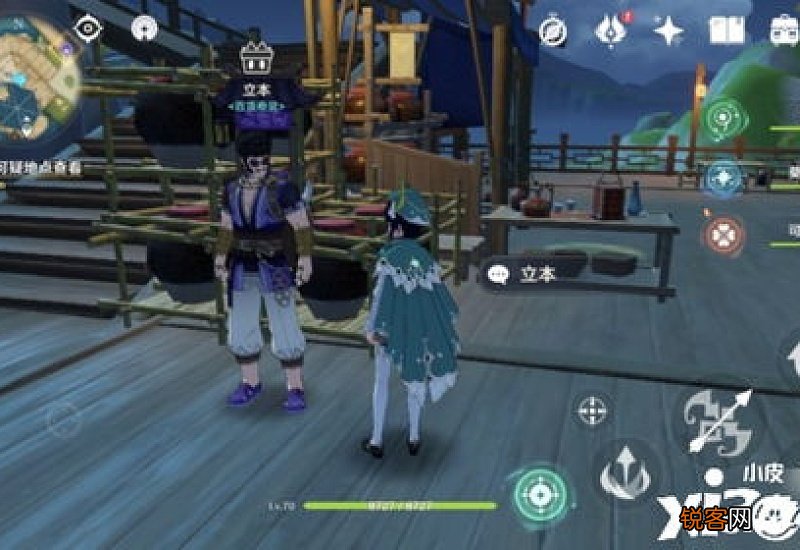Switch to the blue-icon party member
The image size is (800, 550).
click(x=723, y=179)
